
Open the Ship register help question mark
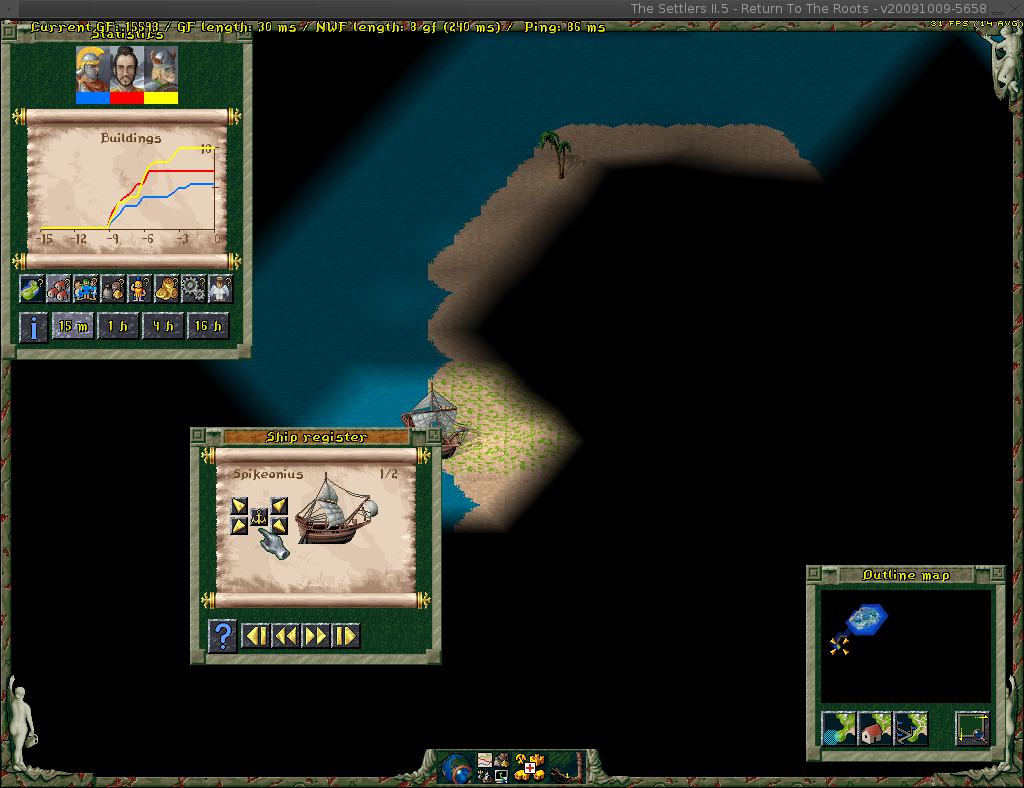coord(222,636)
